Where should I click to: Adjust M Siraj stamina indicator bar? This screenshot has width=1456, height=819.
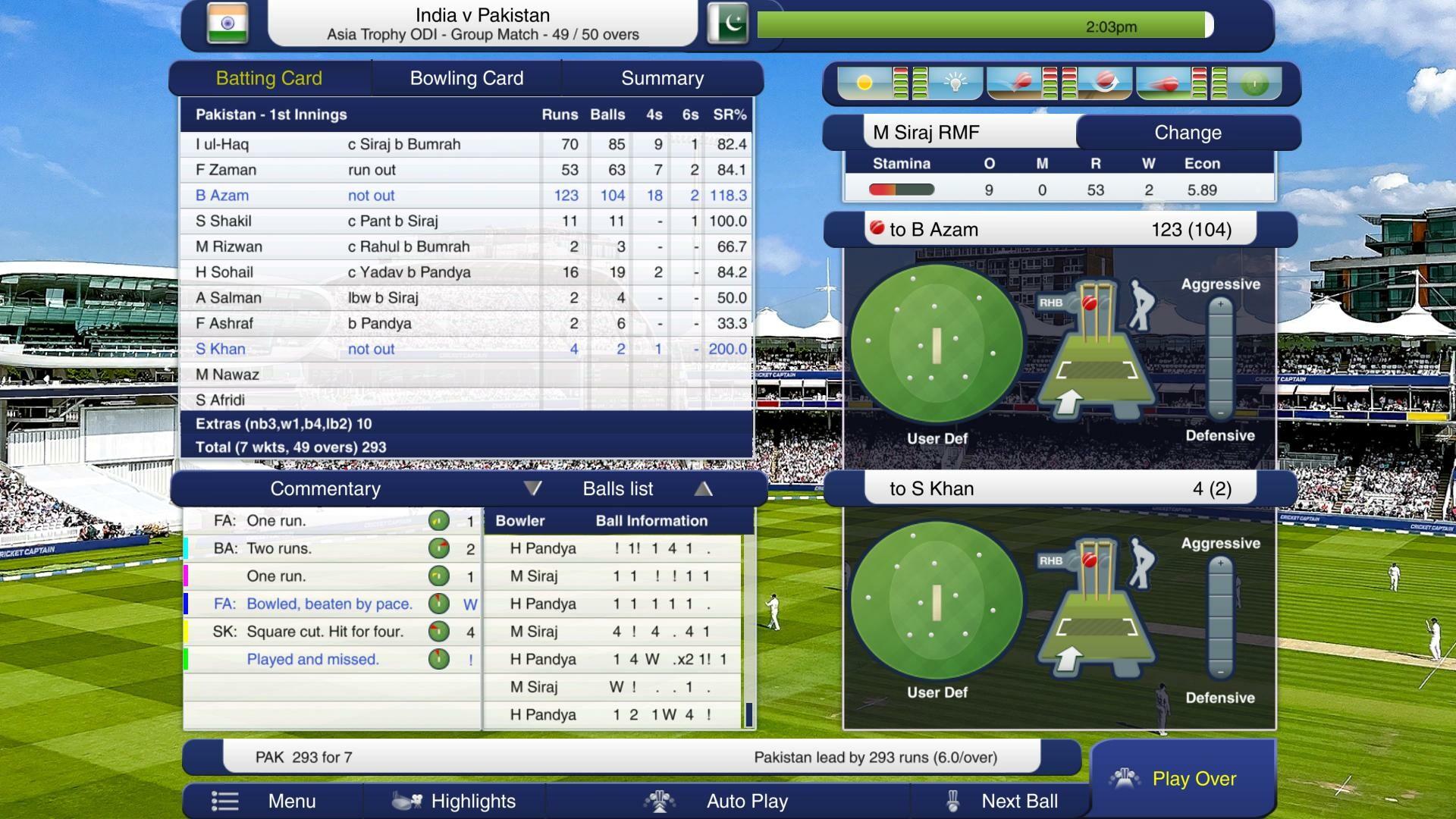(x=901, y=190)
